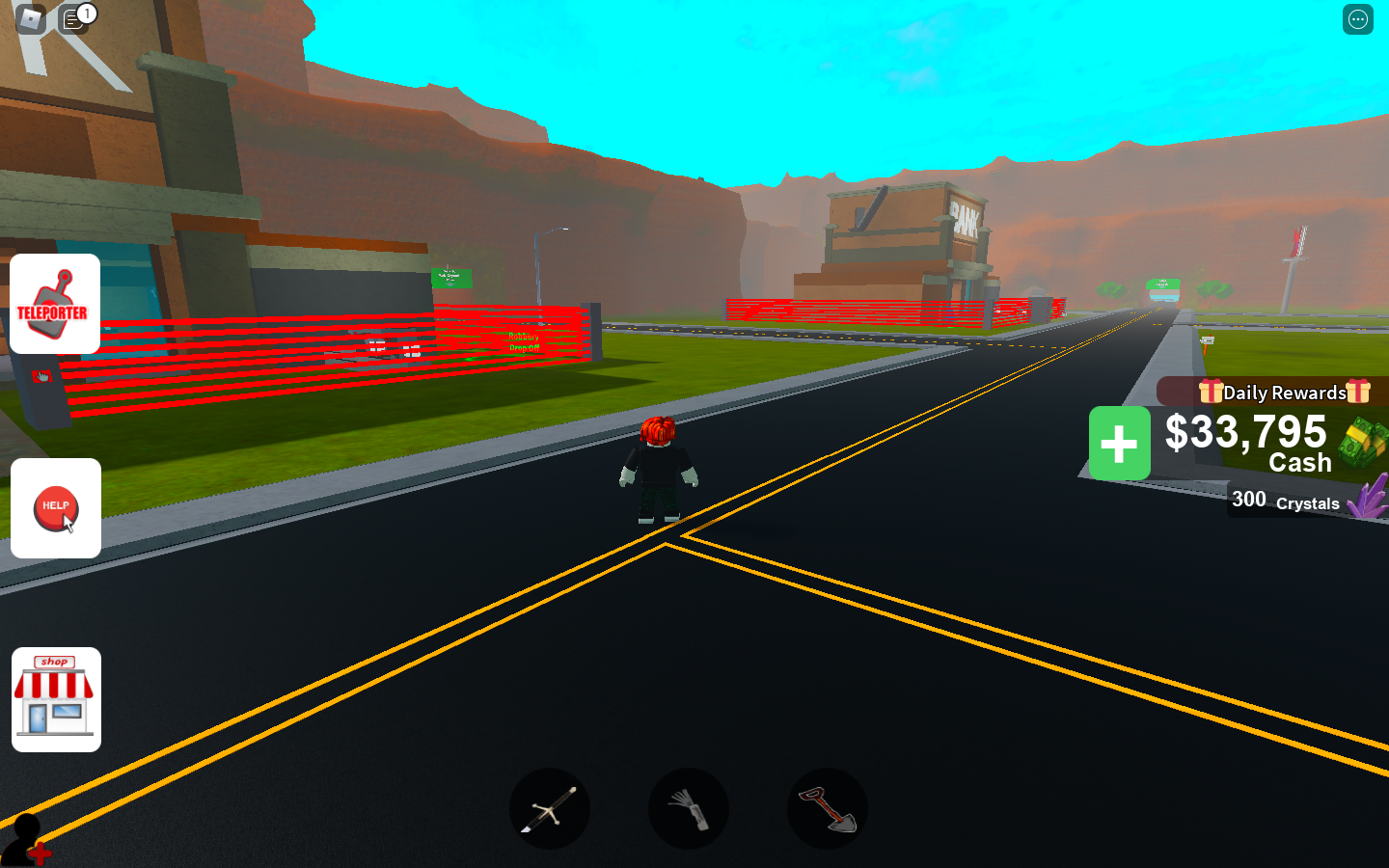Click the green plus to purchase cash

pos(1119,443)
